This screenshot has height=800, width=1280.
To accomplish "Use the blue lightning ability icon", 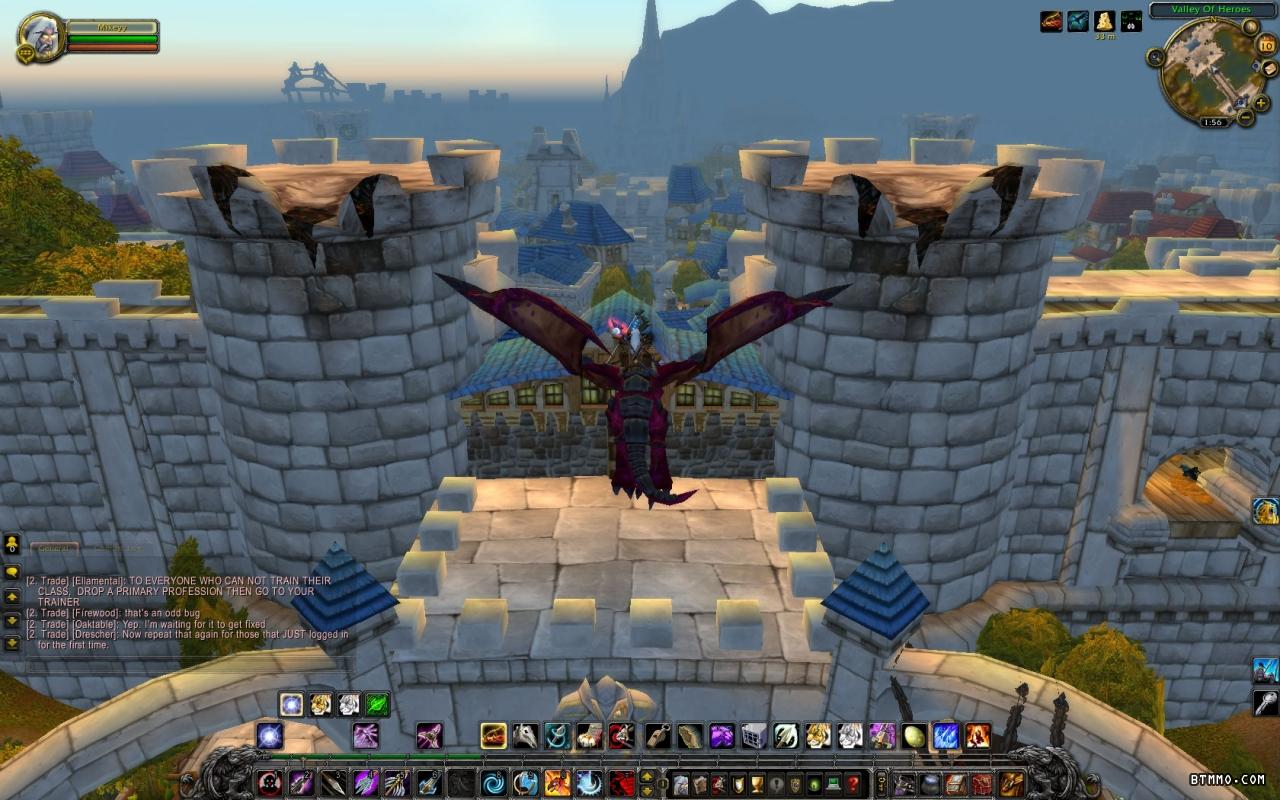I will (x=946, y=736).
